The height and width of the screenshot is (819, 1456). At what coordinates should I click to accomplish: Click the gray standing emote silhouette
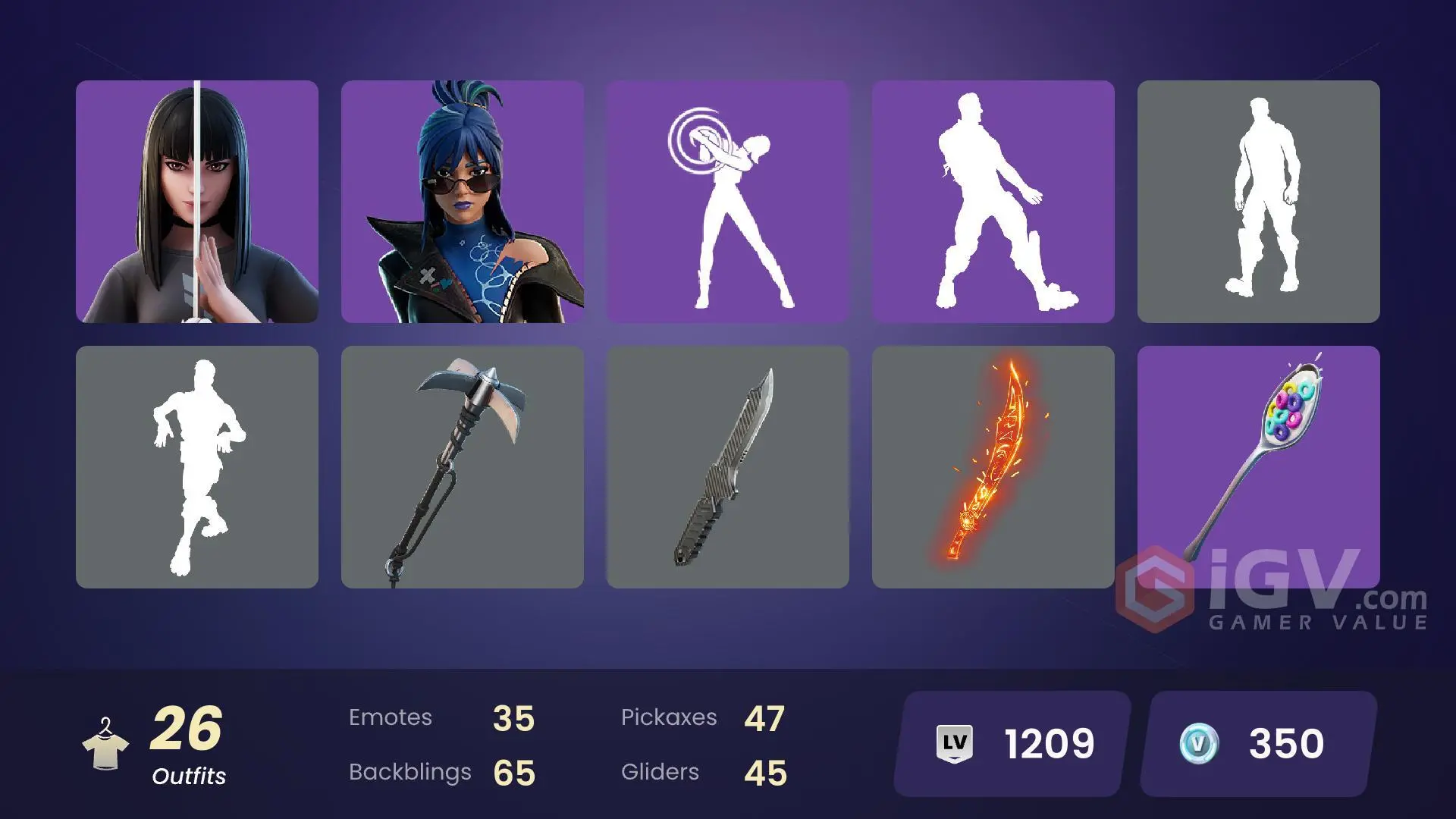[1260, 202]
